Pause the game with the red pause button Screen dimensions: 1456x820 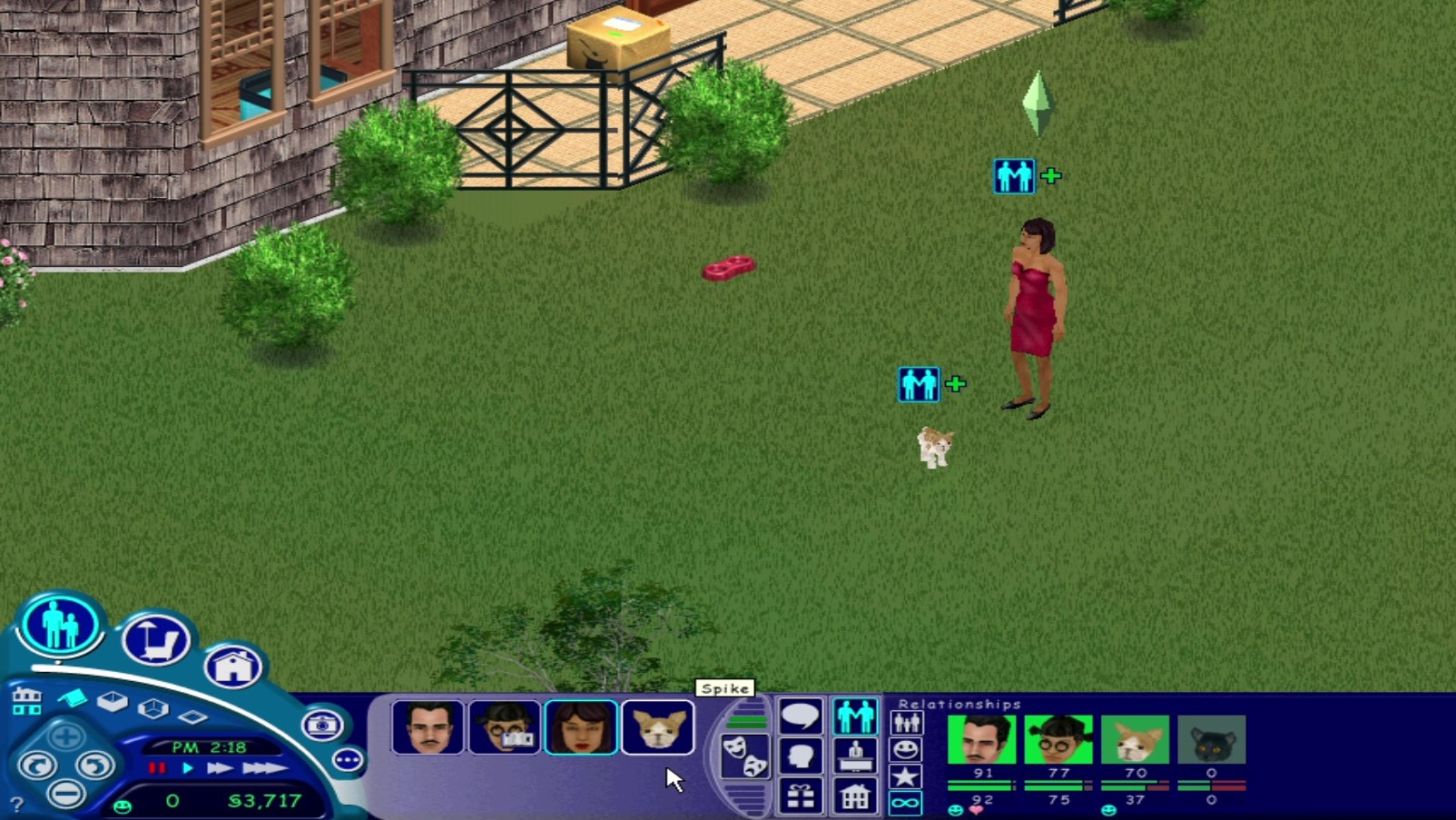click(x=157, y=768)
